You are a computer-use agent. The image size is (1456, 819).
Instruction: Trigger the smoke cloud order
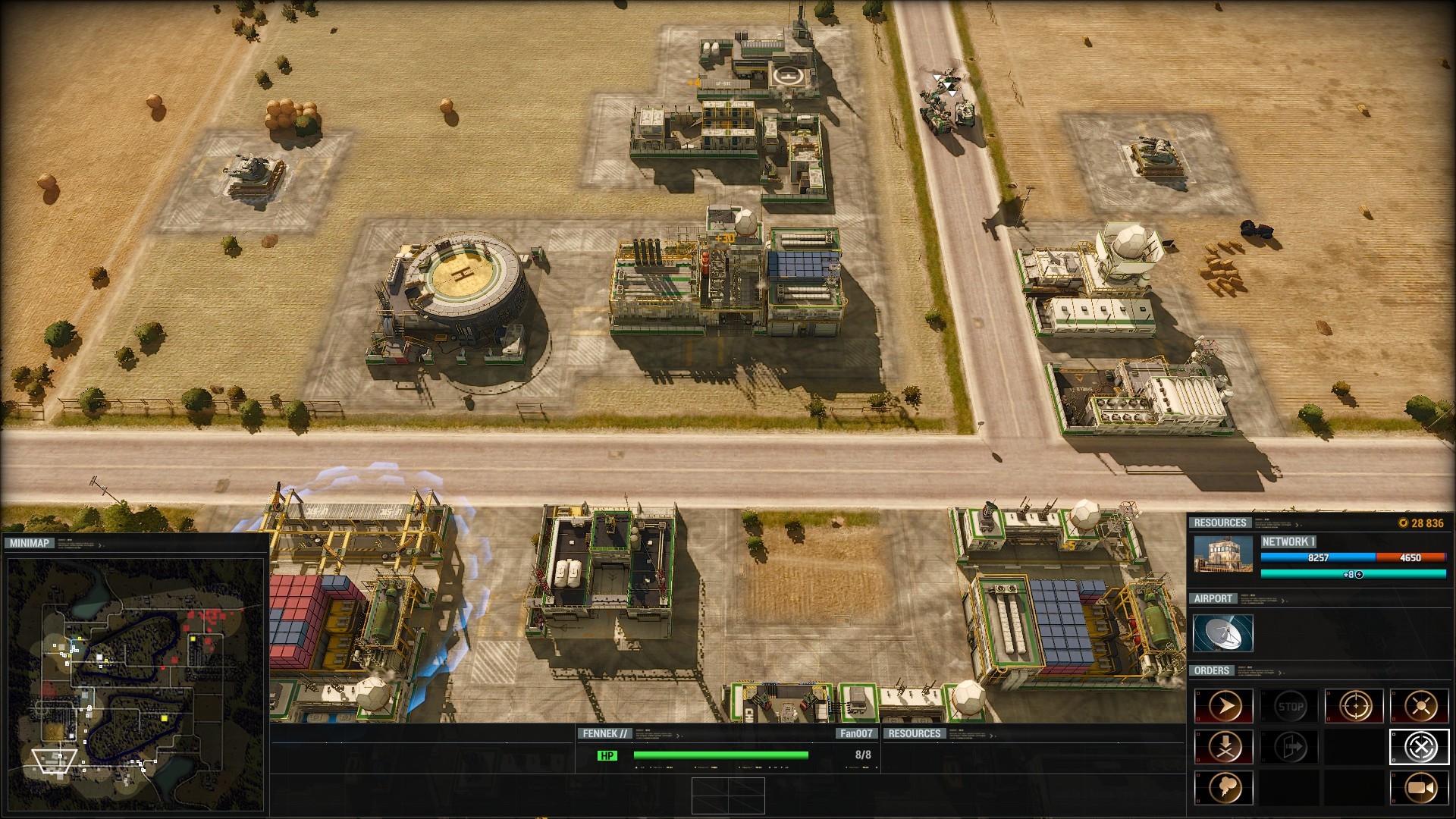(x=1225, y=789)
